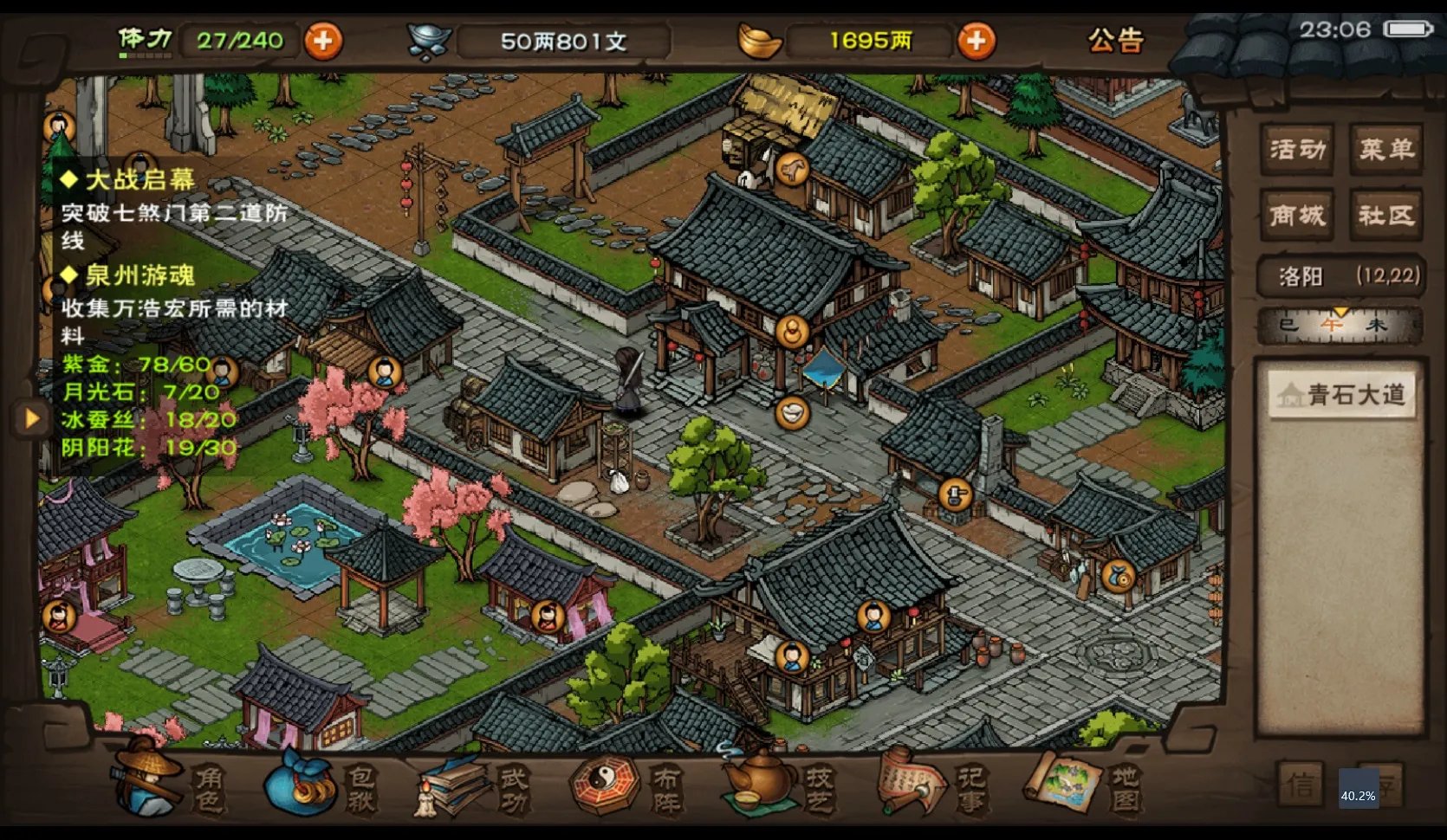Open the 公告 announcements
The image size is (1447, 840).
(x=1116, y=40)
